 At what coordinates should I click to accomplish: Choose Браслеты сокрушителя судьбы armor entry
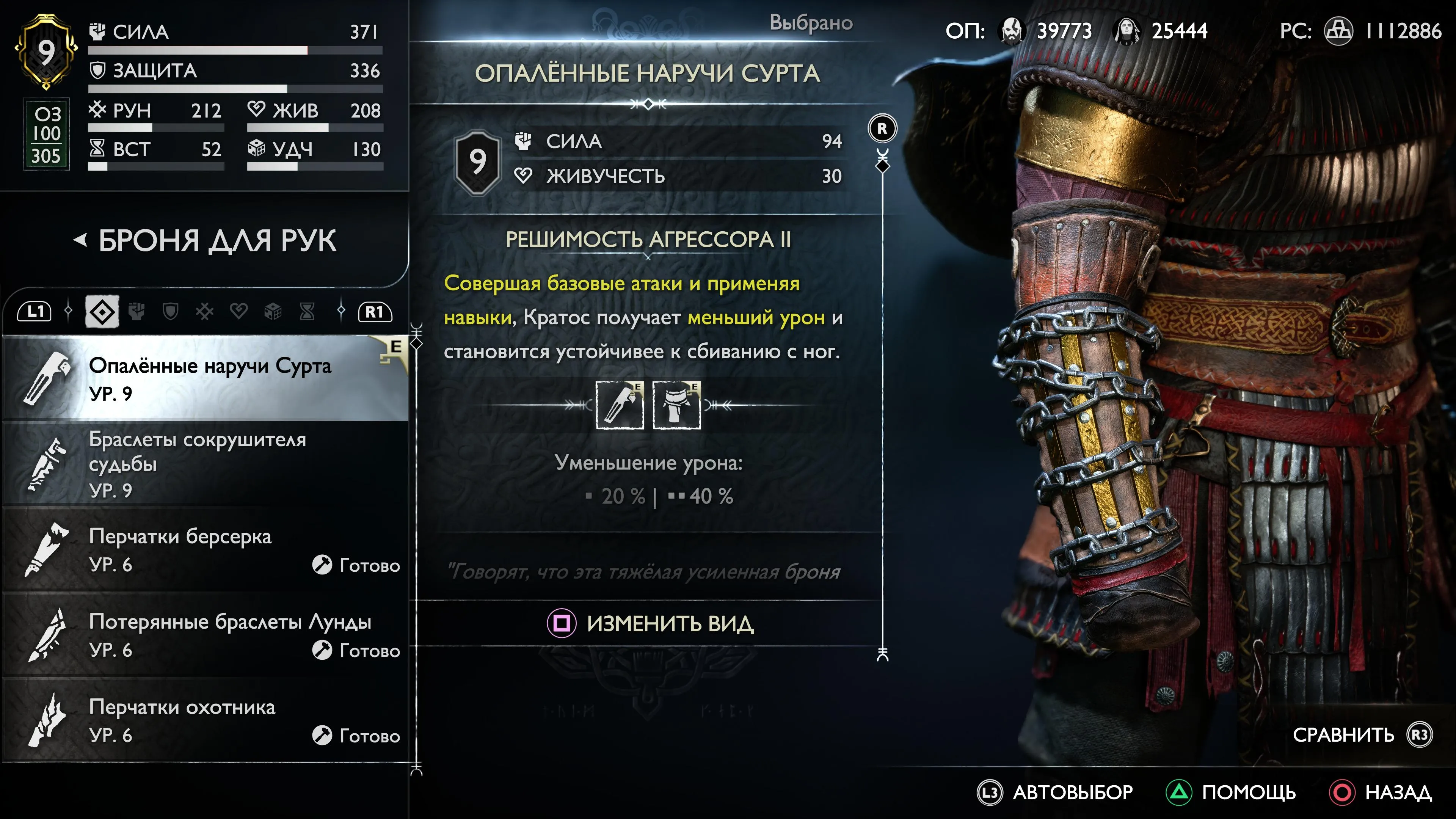click(x=209, y=463)
